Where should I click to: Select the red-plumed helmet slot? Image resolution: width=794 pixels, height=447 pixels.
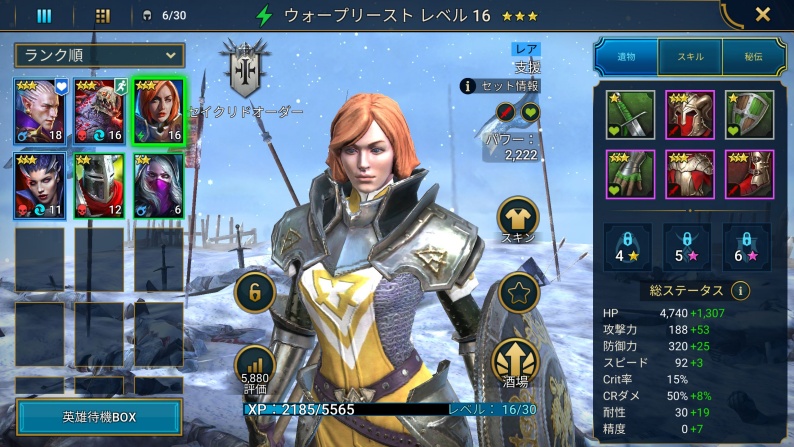coord(690,115)
